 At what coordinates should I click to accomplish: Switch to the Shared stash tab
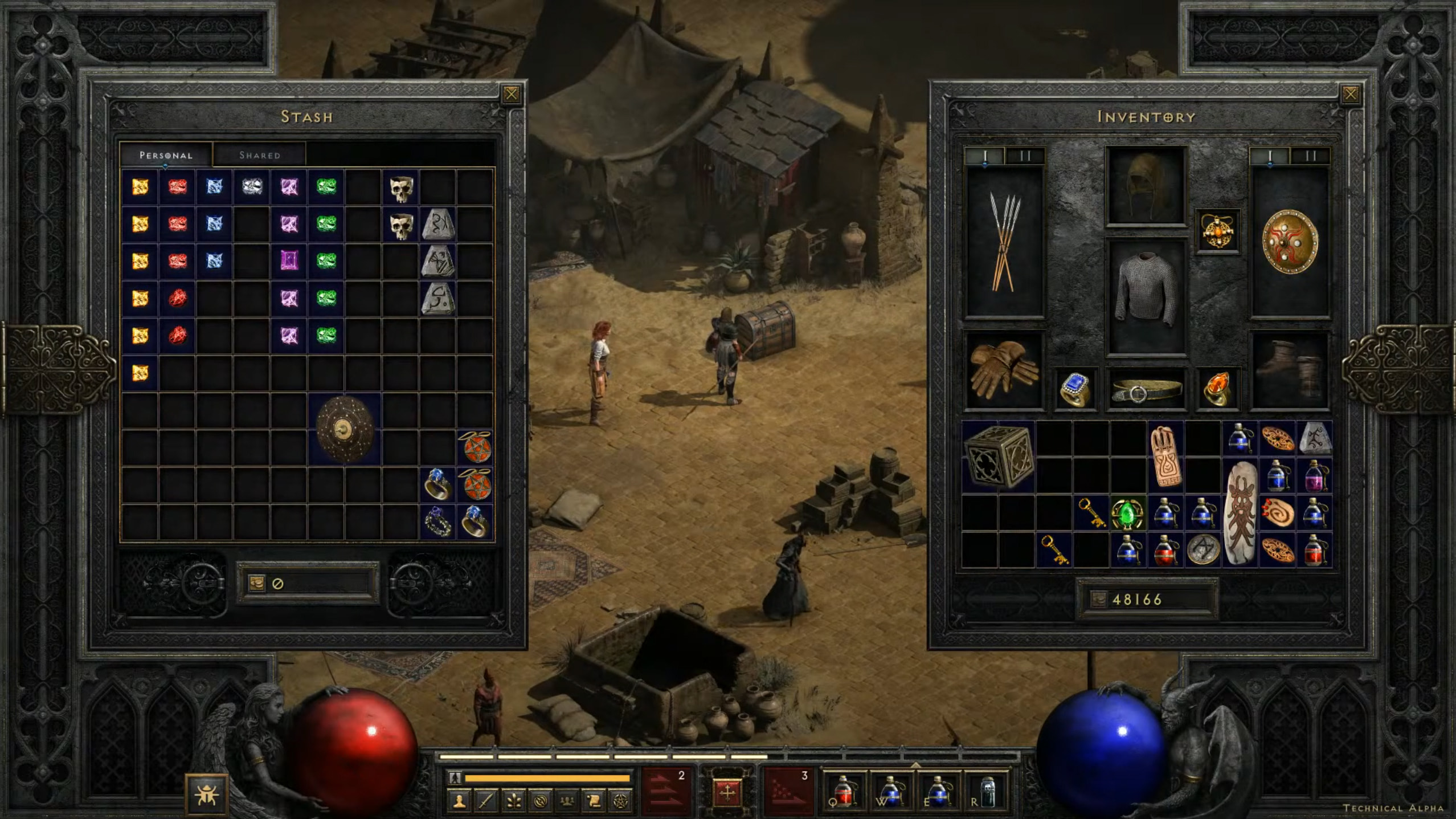click(x=259, y=155)
